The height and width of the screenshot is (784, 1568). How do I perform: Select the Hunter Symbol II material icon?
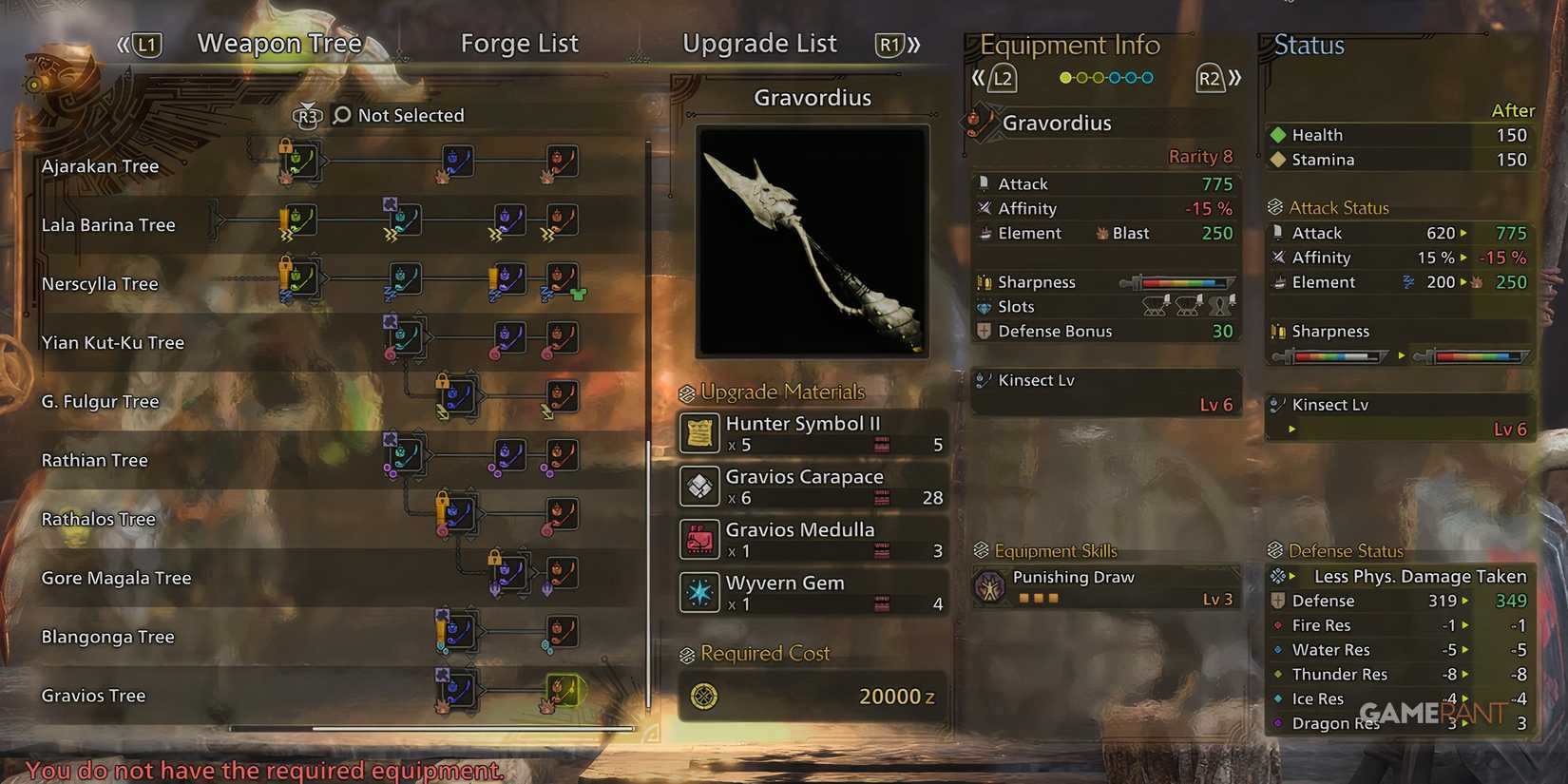click(699, 433)
